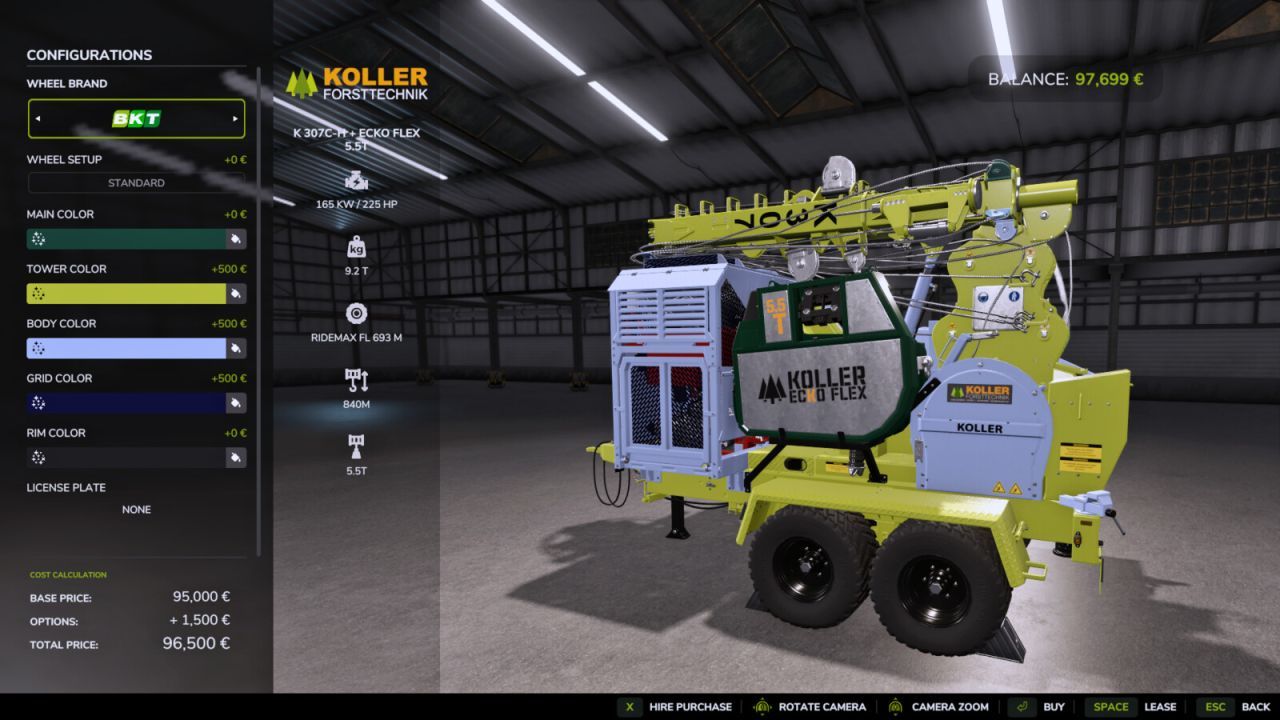The width and height of the screenshot is (1280, 720).
Task: Click BACK to exit configuration
Action: [x=1254, y=706]
